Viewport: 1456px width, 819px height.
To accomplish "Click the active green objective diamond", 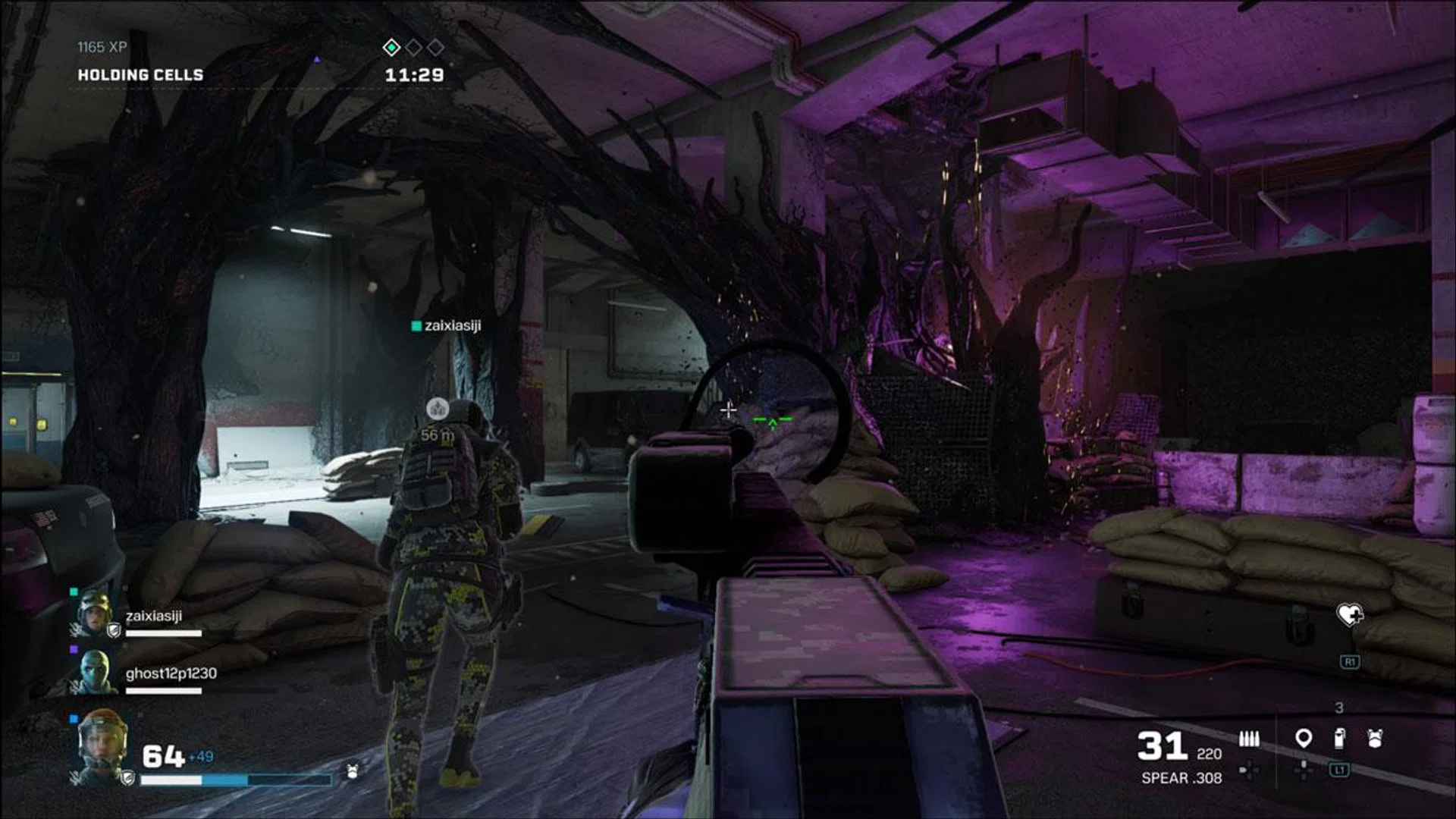I will click(391, 48).
